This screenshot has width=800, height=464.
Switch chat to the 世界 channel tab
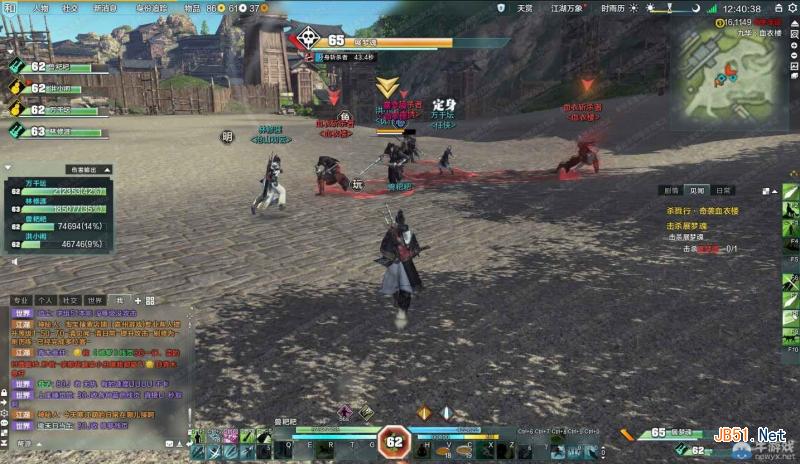coord(94,300)
